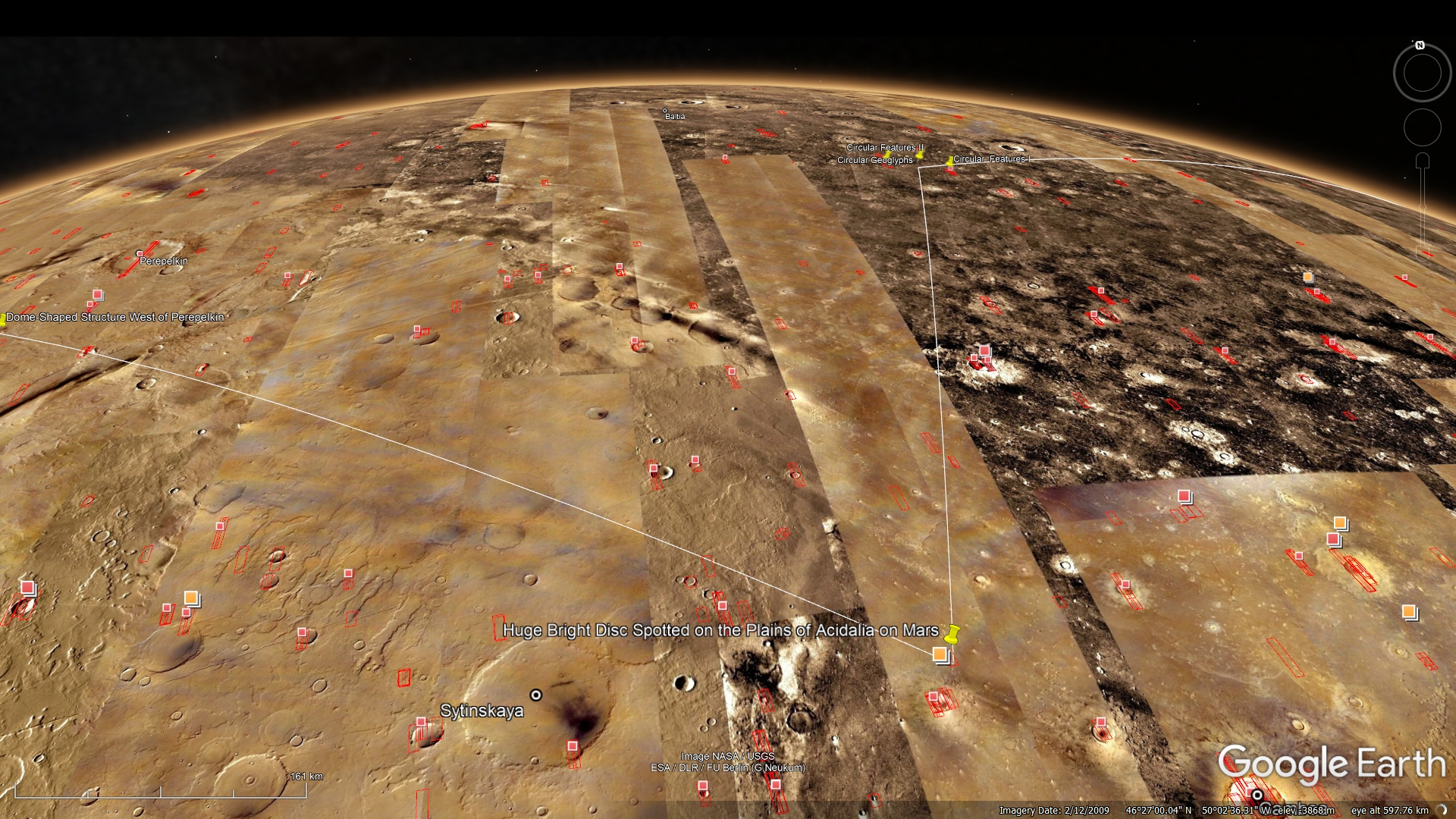1456x819 pixels.
Task: Zoom in using the zoom slider's top button
Action: tap(1423, 160)
